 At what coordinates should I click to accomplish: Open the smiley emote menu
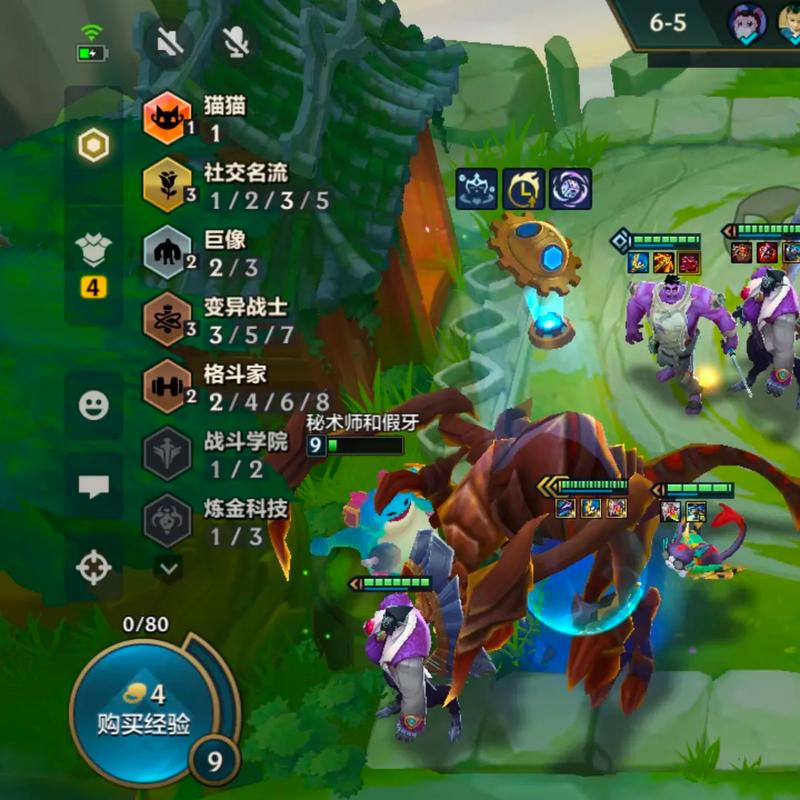[x=93, y=404]
